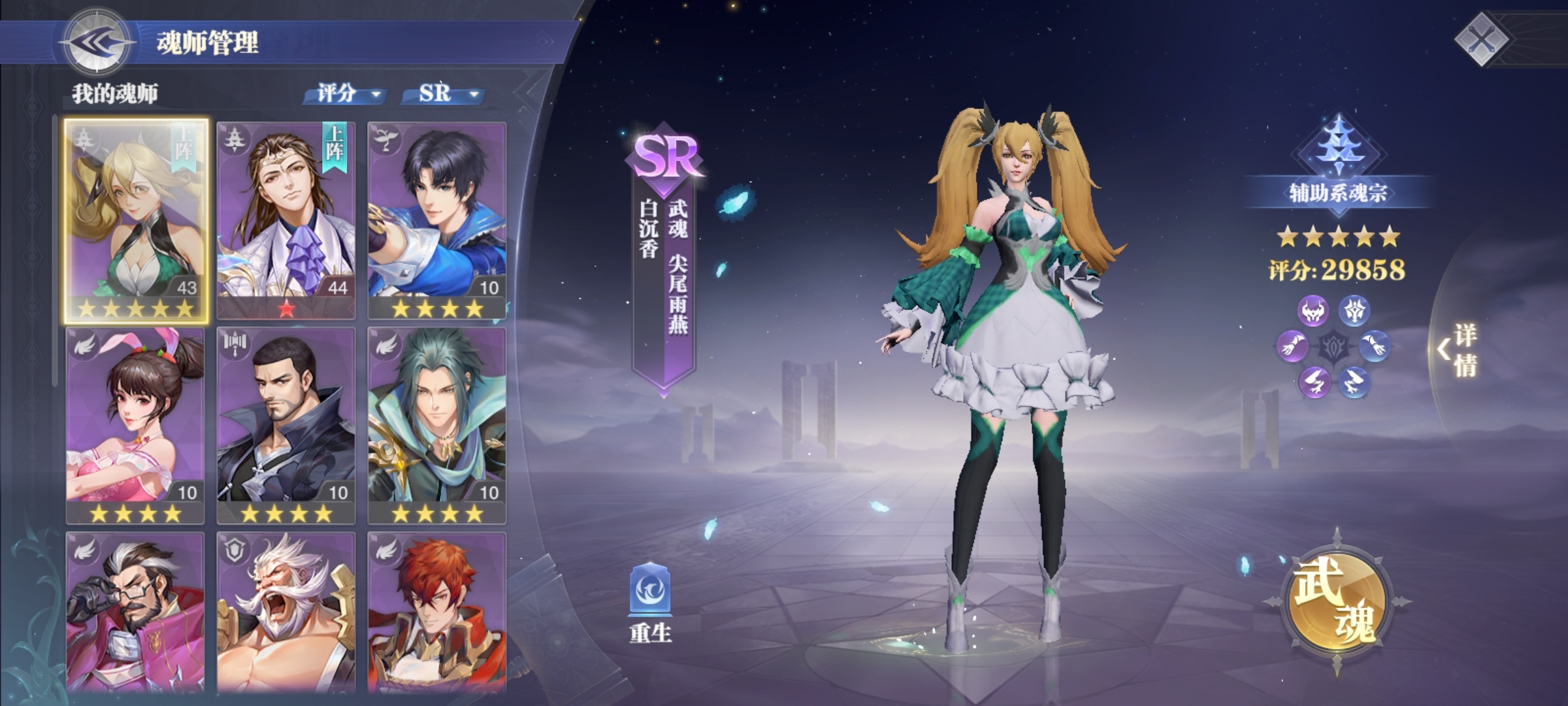Screen dimensions: 1568x706
Task: Select the central hexagon emblem slot
Action: pyautogui.click(x=1333, y=346)
